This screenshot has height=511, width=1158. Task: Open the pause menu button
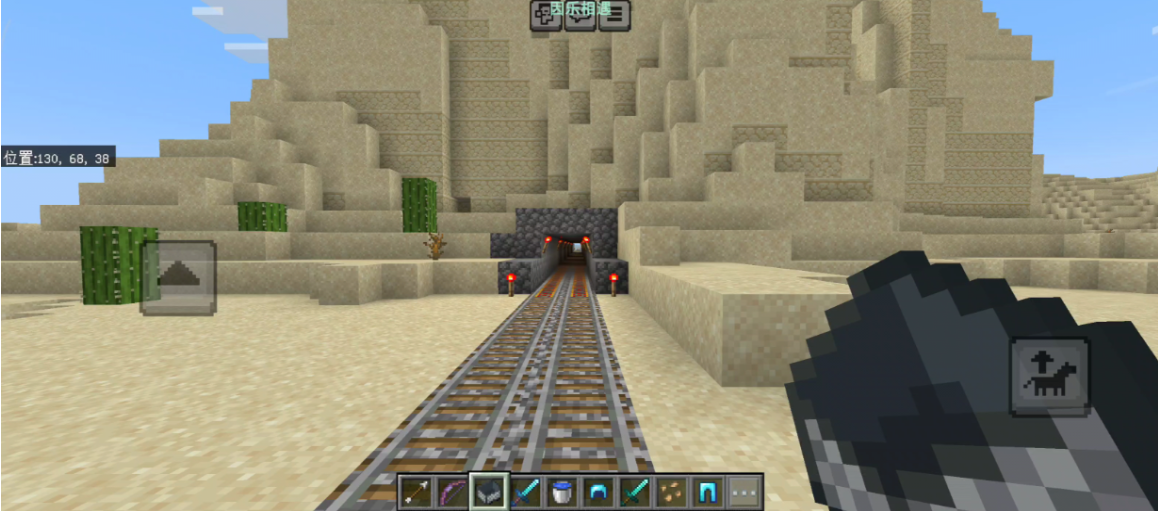pyautogui.click(x=615, y=15)
